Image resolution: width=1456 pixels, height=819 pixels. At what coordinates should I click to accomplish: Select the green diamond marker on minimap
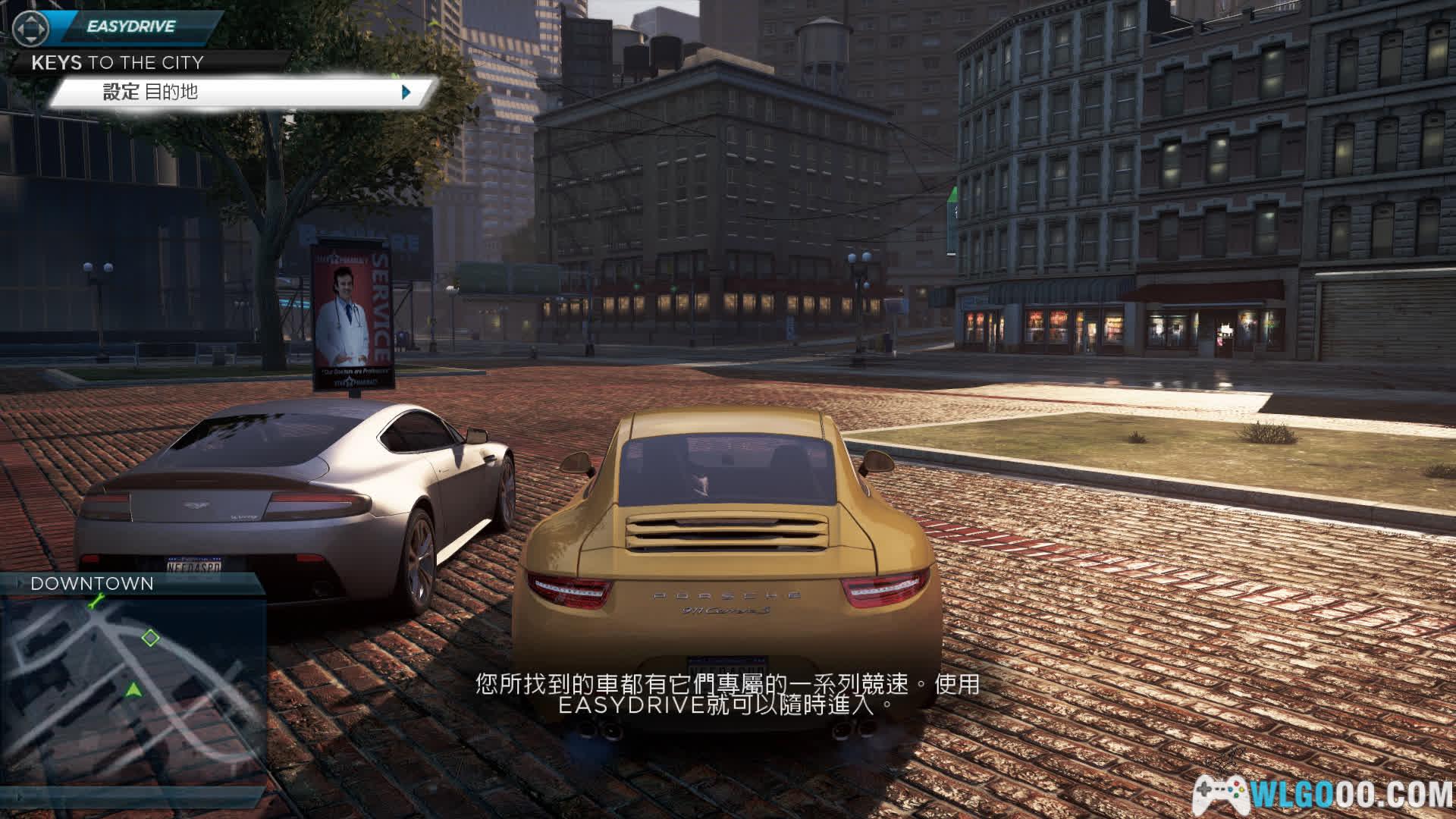(151, 638)
